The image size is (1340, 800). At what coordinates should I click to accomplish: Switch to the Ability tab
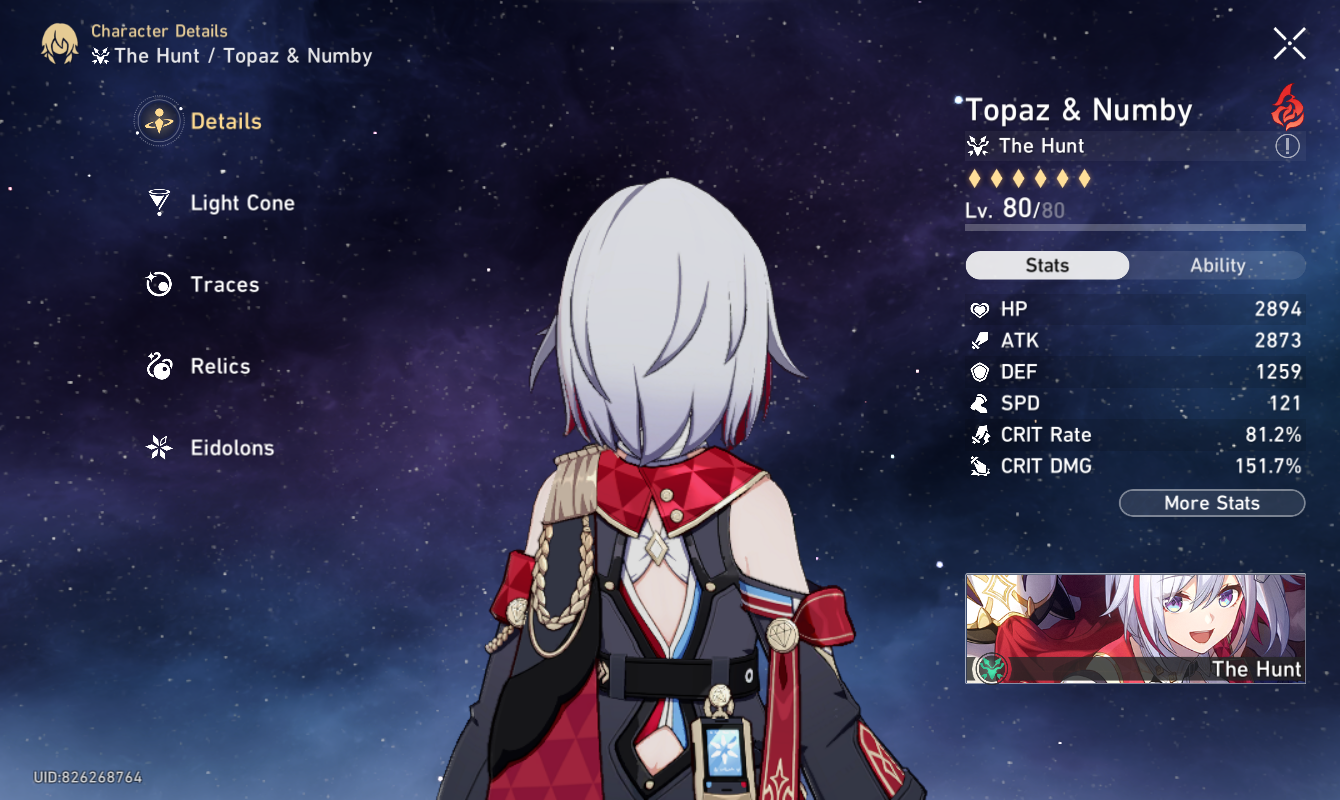1218,265
